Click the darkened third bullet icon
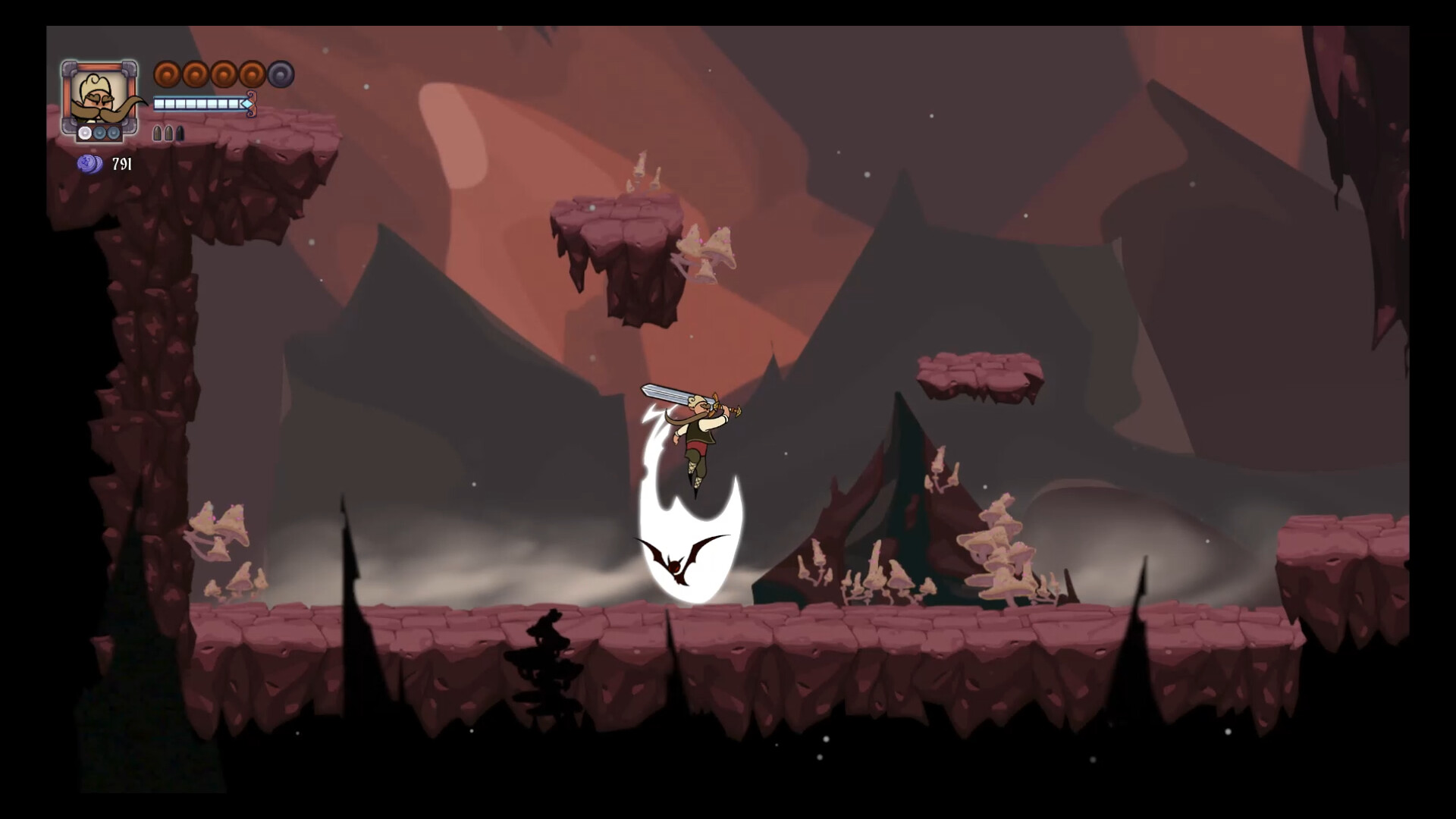The height and width of the screenshot is (819, 1456). [x=180, y=134]
